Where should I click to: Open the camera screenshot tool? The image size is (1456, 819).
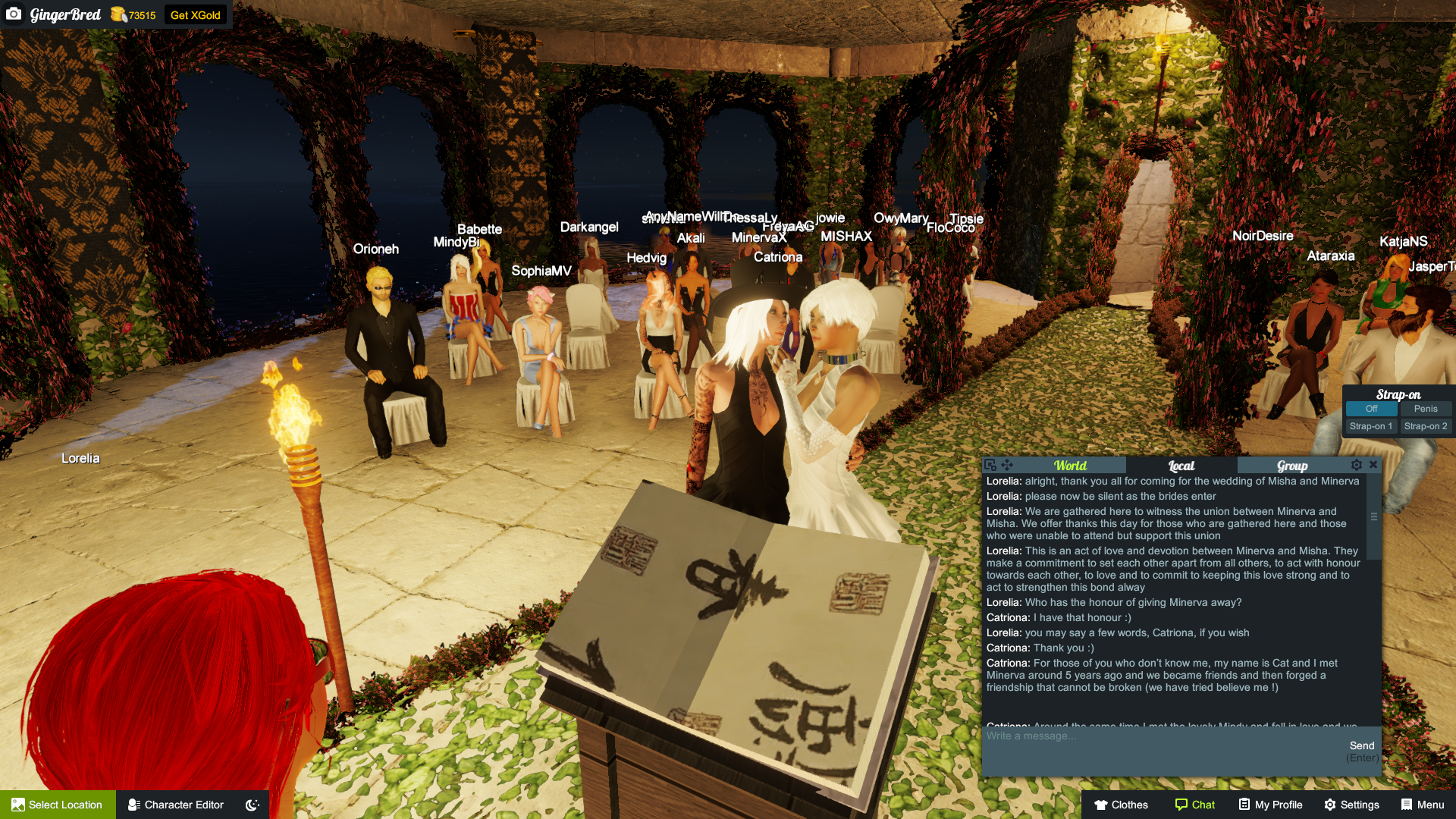pyautogui.click(x=15, y=14)
